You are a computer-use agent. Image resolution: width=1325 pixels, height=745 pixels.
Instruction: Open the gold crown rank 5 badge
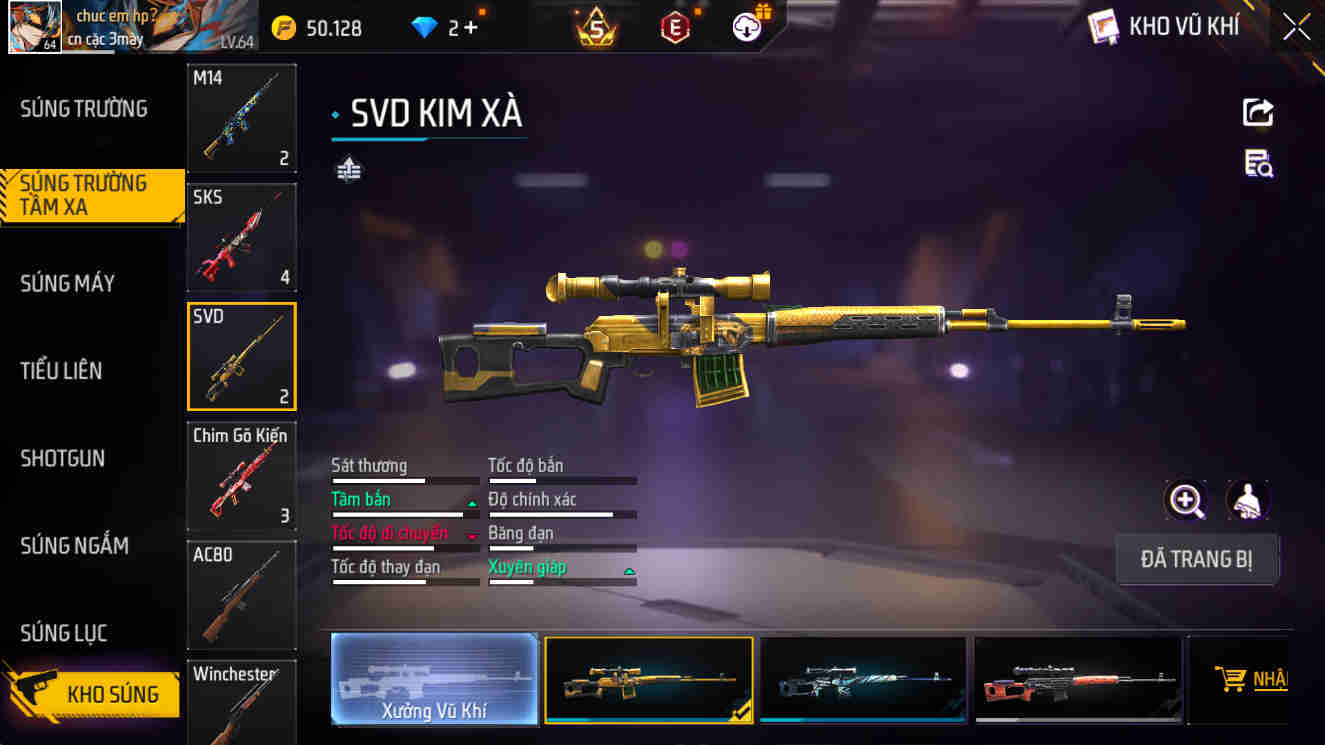597,26
